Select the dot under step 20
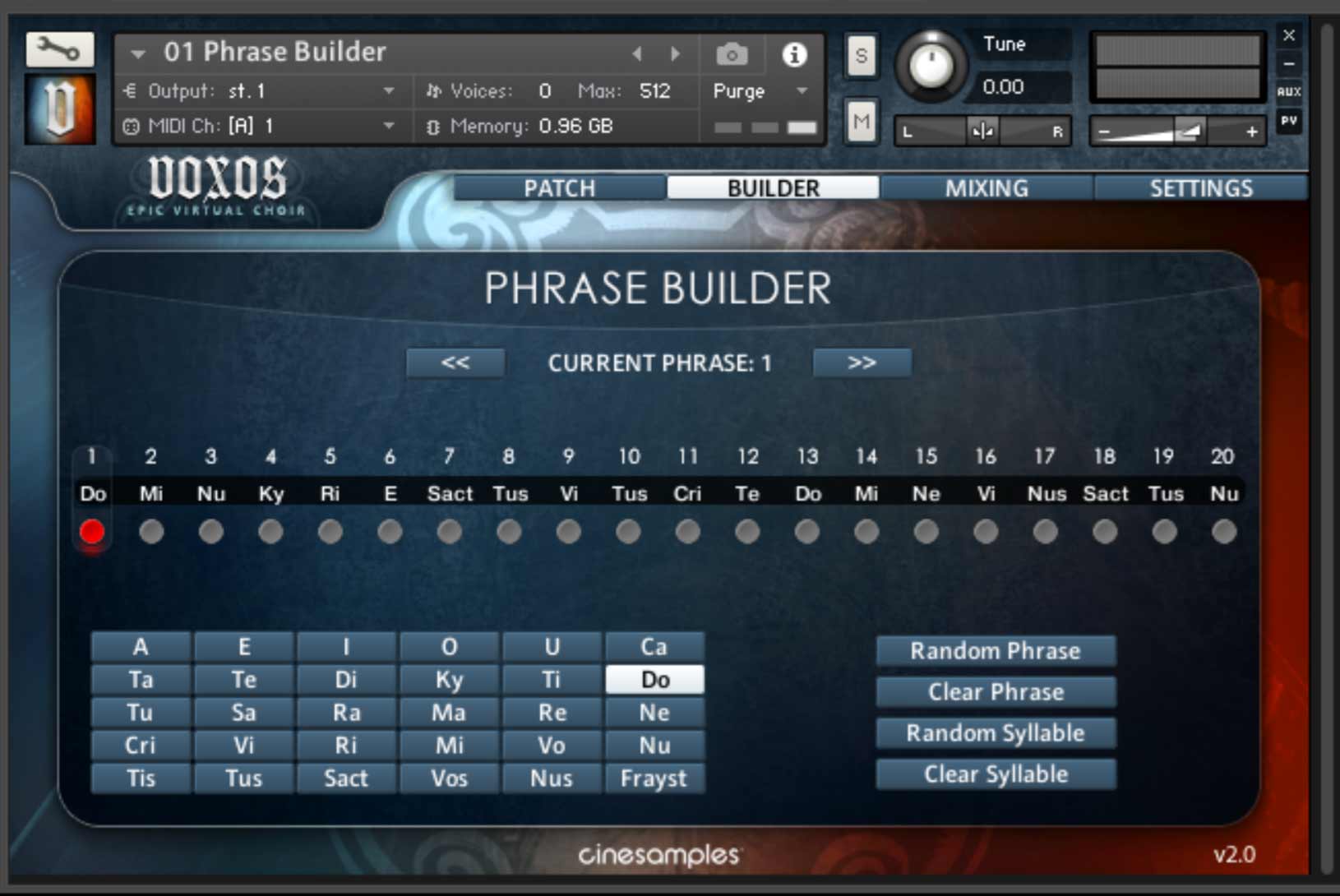The image size is (1340, 896). point(1223,532)
